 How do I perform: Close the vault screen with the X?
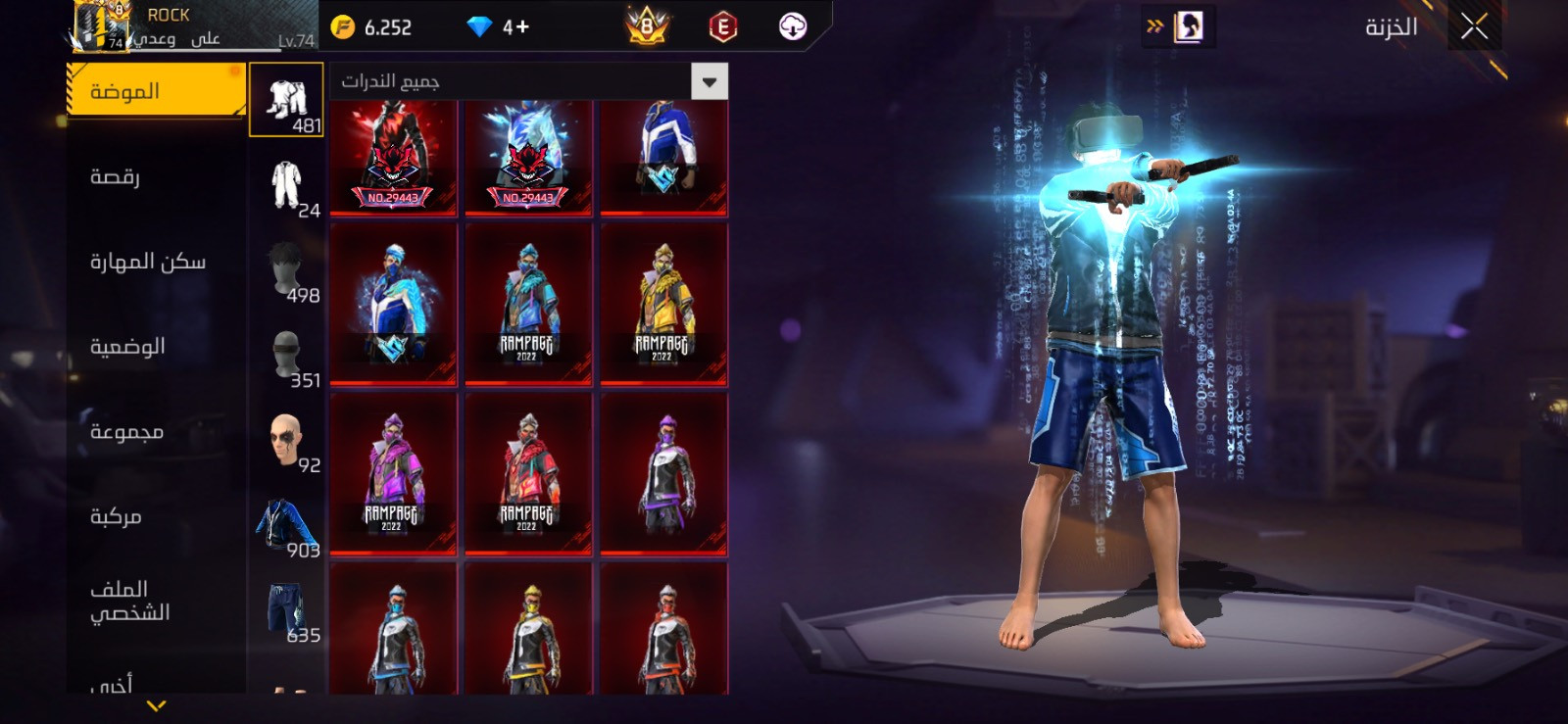coord(1474,26)
